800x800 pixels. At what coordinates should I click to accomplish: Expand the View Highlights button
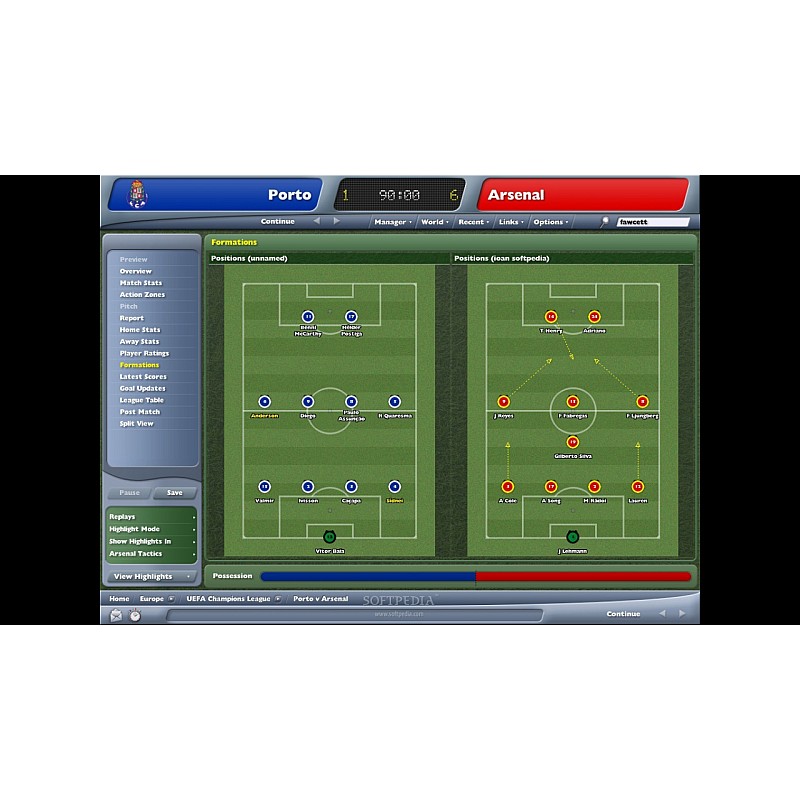(152, 577)
